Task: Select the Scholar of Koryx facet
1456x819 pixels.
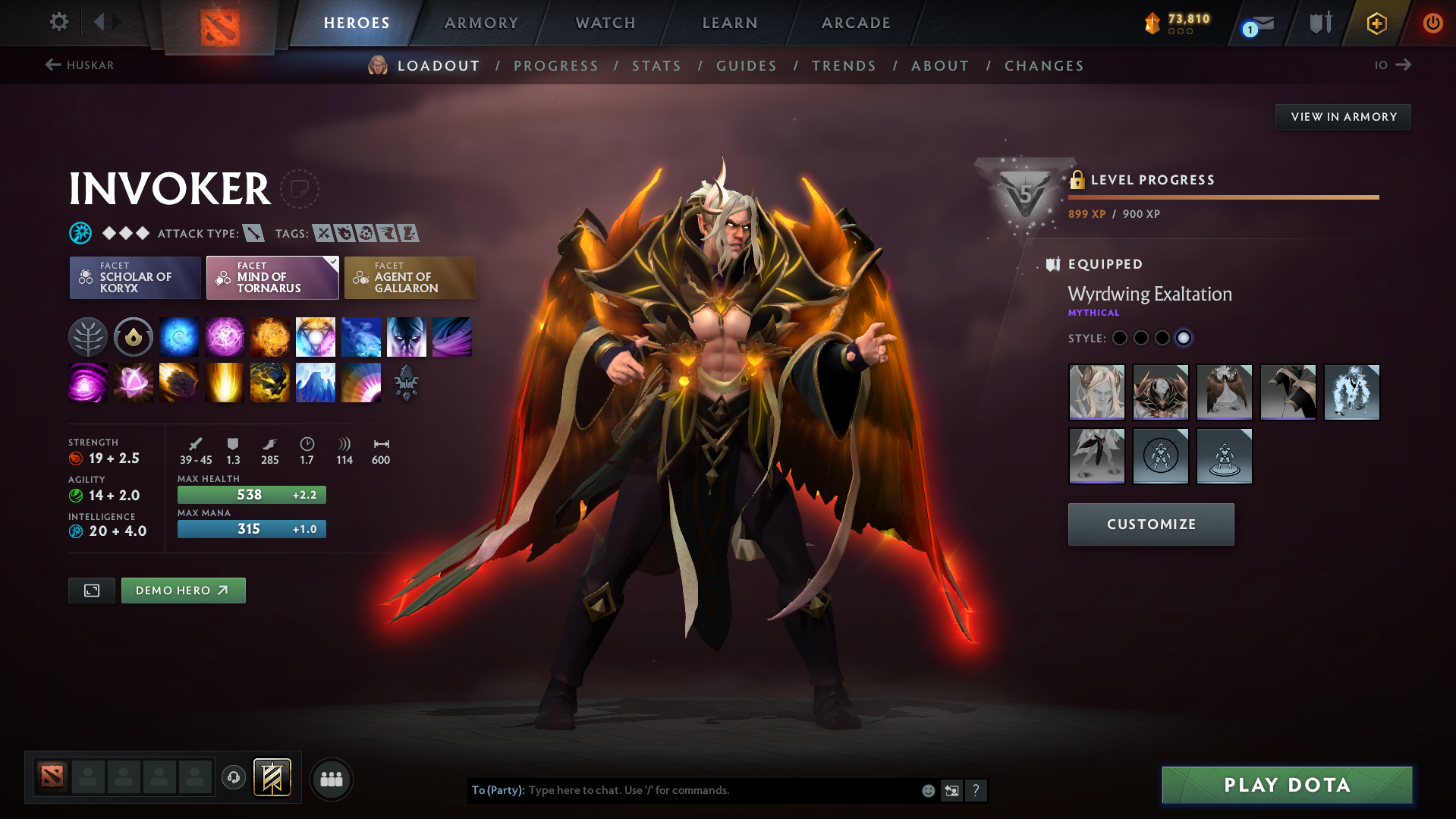Action: point(135,278)
